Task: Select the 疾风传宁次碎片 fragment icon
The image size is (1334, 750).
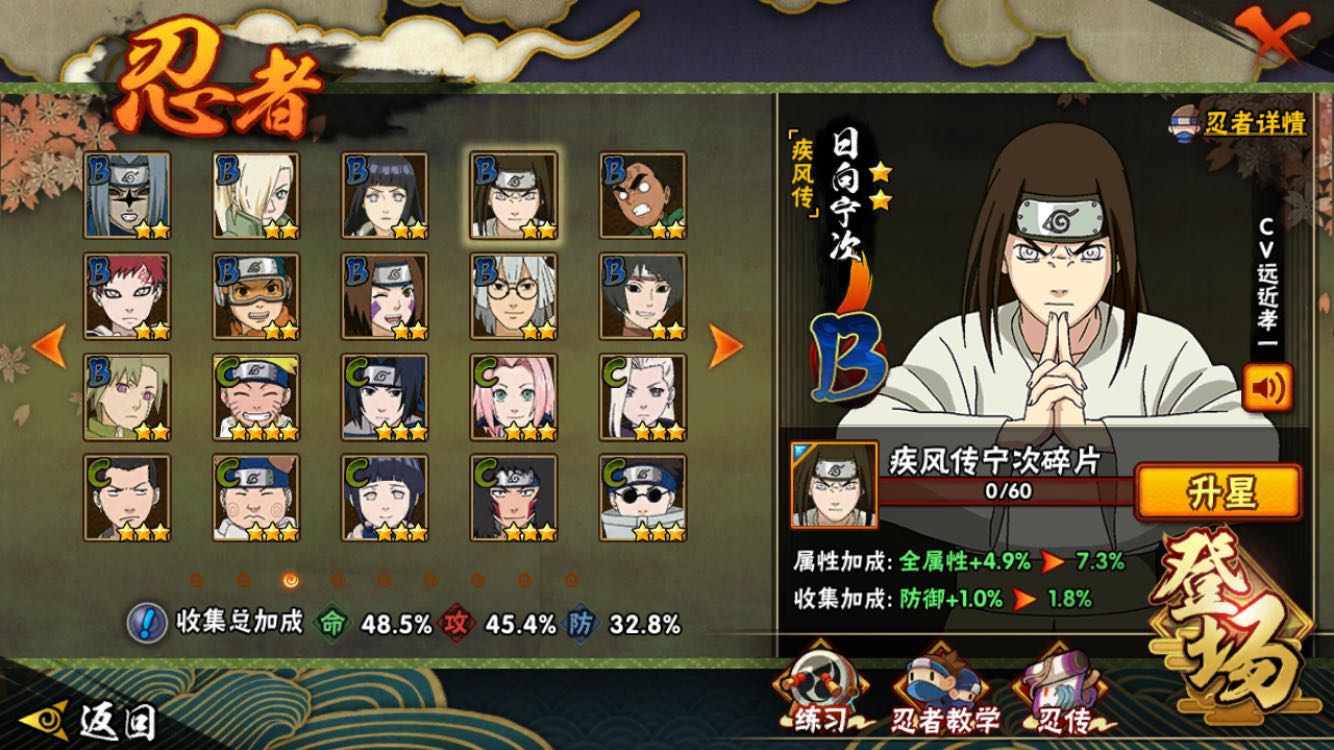Action: click(x=820, y=484)
